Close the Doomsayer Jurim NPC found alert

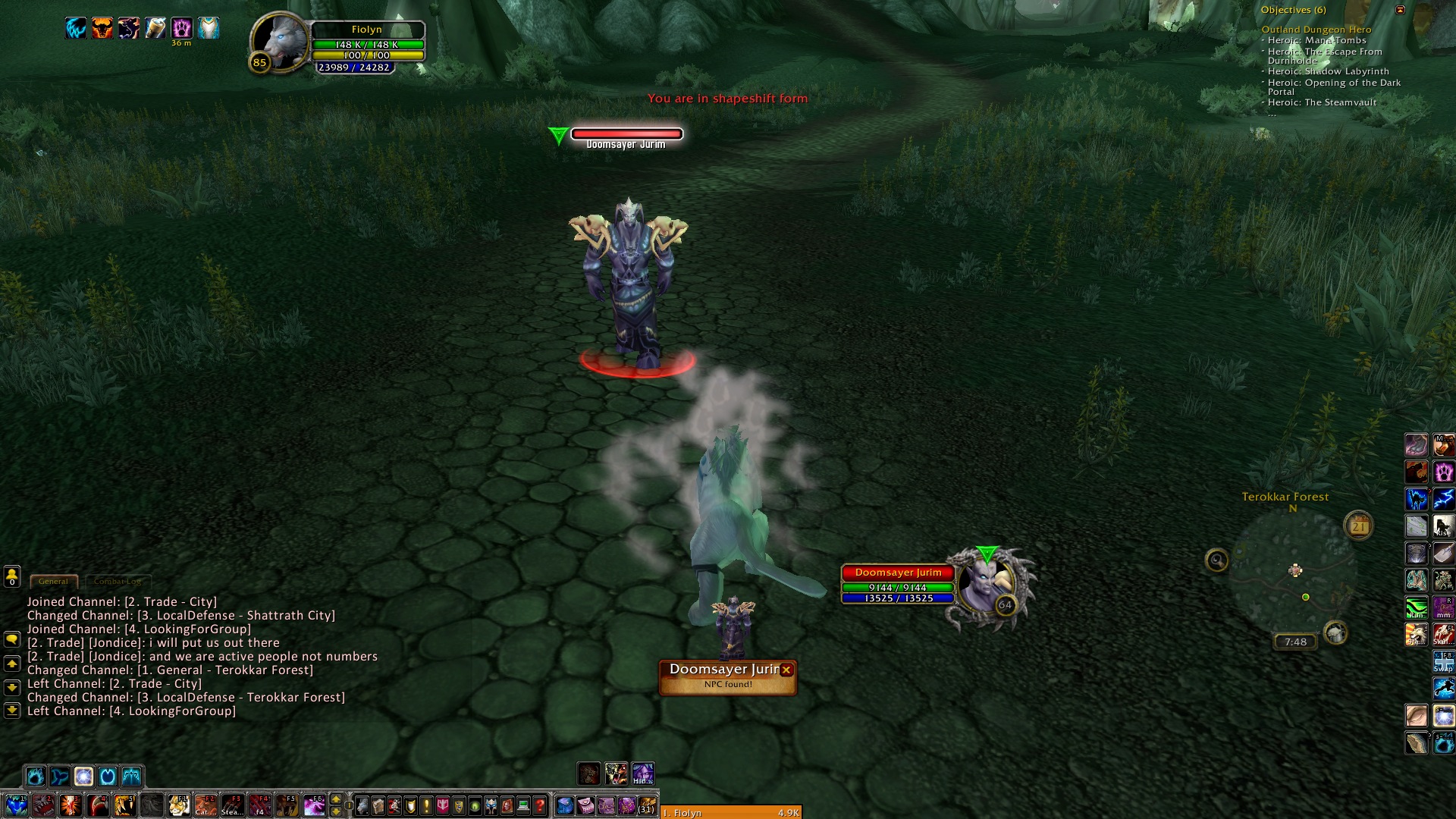[x=786, y=670]
